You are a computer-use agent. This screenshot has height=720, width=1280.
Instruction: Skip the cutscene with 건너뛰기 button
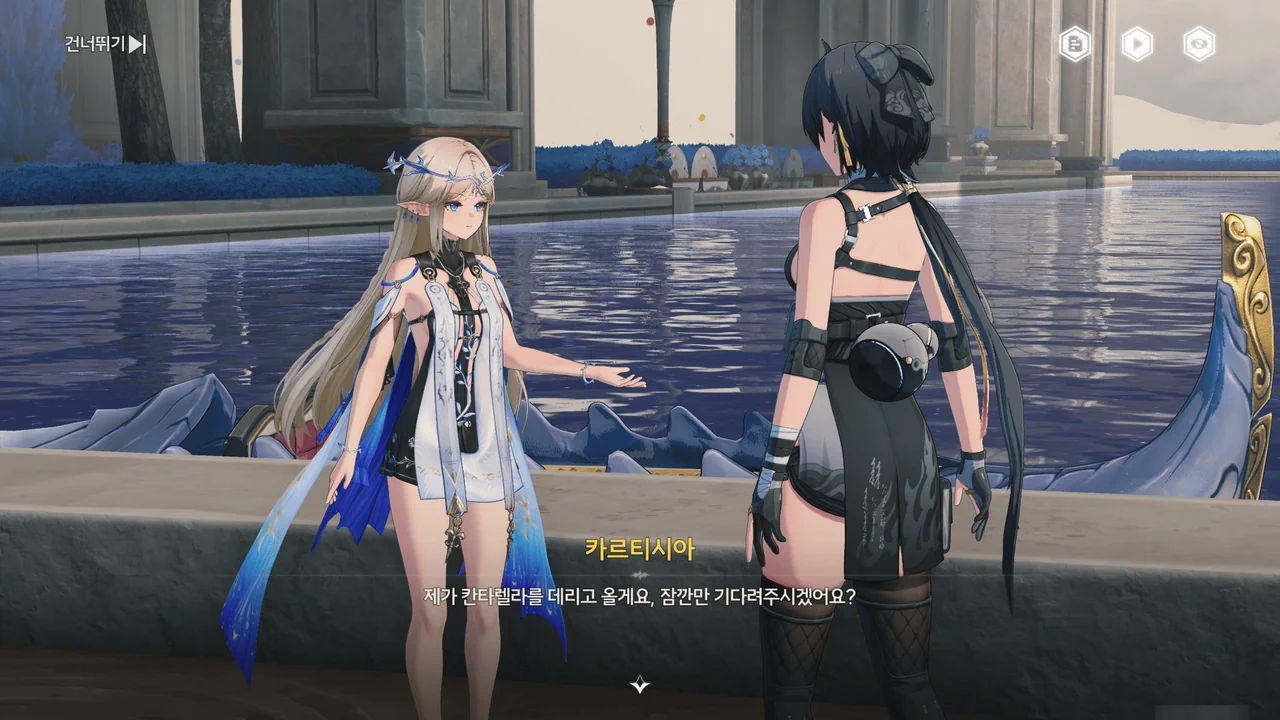105,44
